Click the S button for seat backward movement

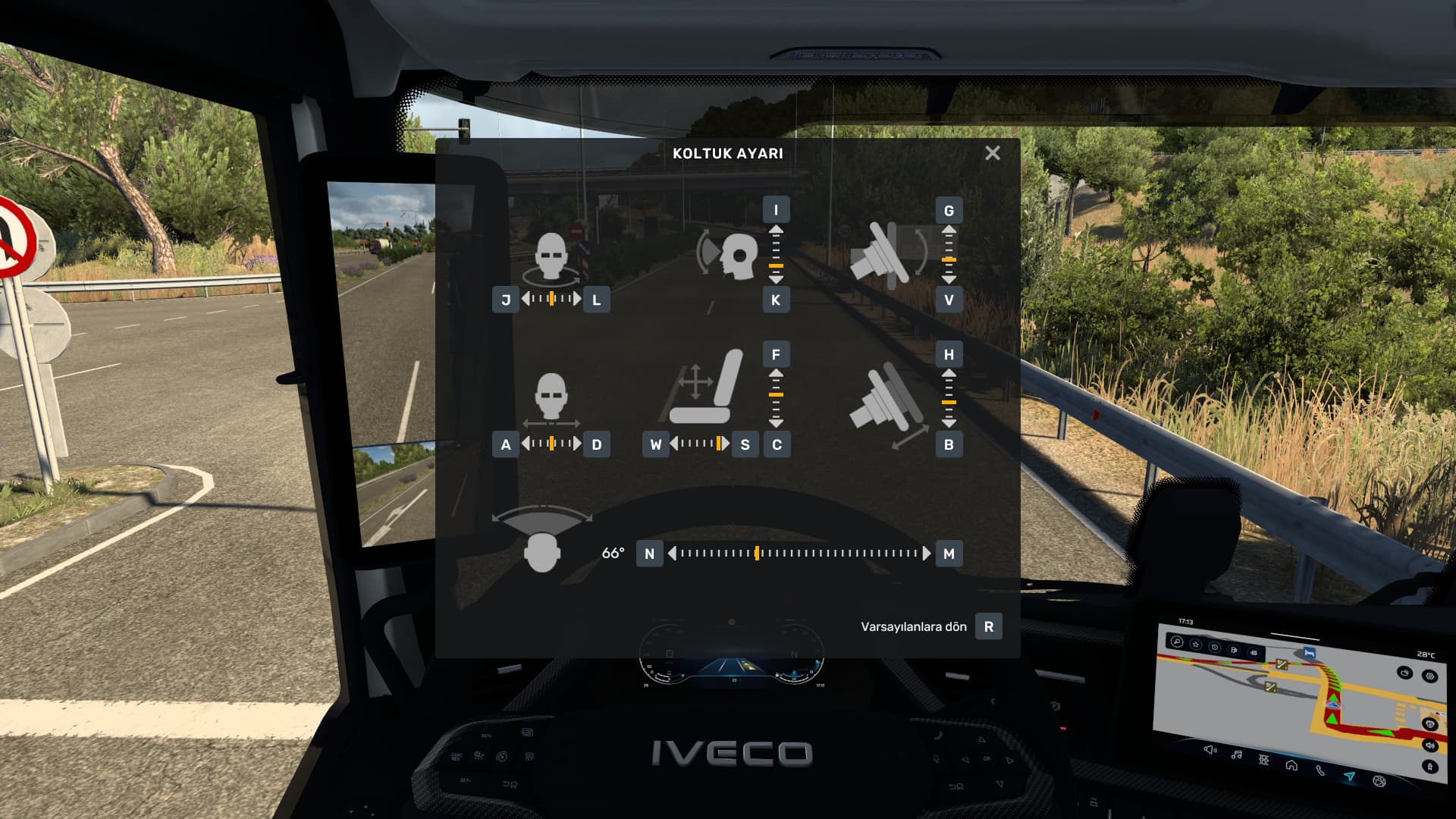click(745, 444)
